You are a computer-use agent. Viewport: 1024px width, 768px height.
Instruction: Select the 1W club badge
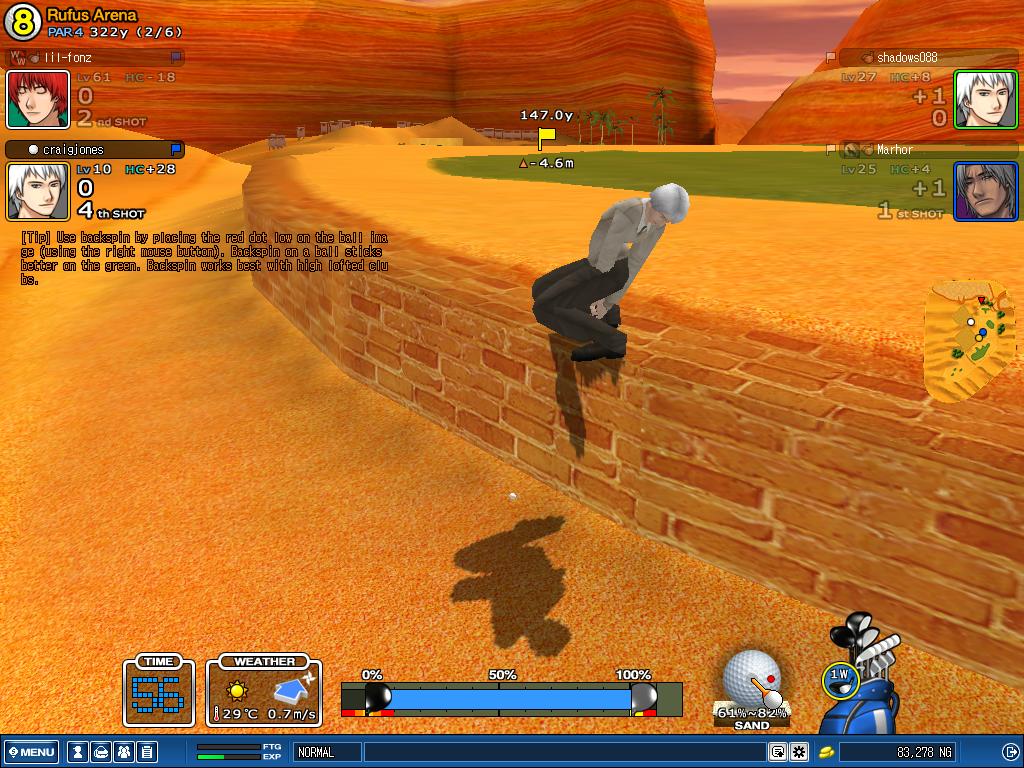tap(839, 679)
